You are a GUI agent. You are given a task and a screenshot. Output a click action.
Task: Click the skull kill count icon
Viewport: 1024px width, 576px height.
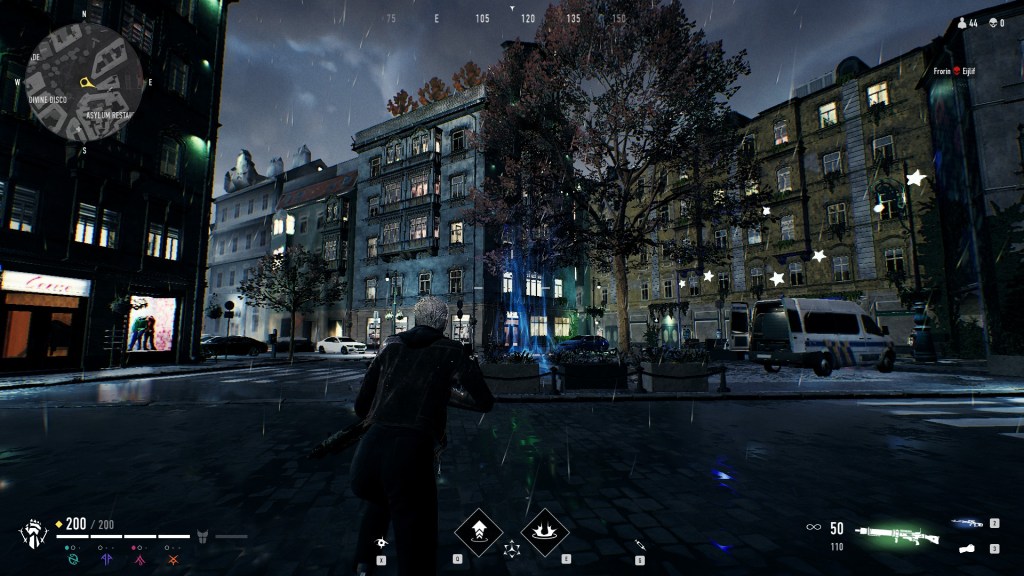coord(993,22)
